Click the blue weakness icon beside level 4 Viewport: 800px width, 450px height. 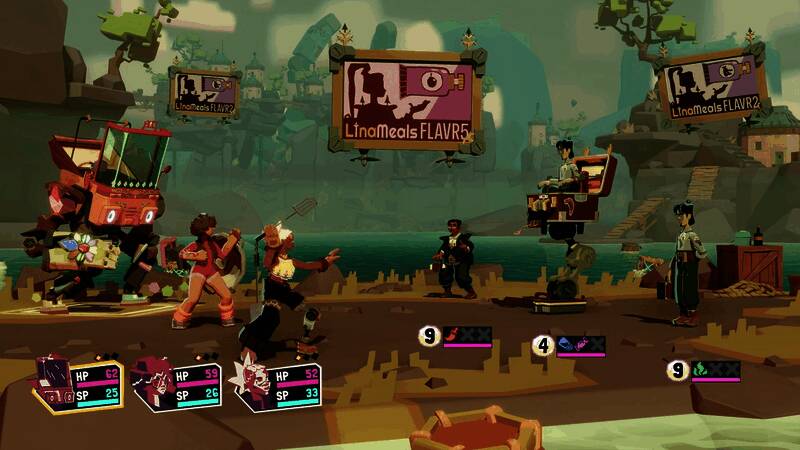pyautogui.click(x=567, y=346)
